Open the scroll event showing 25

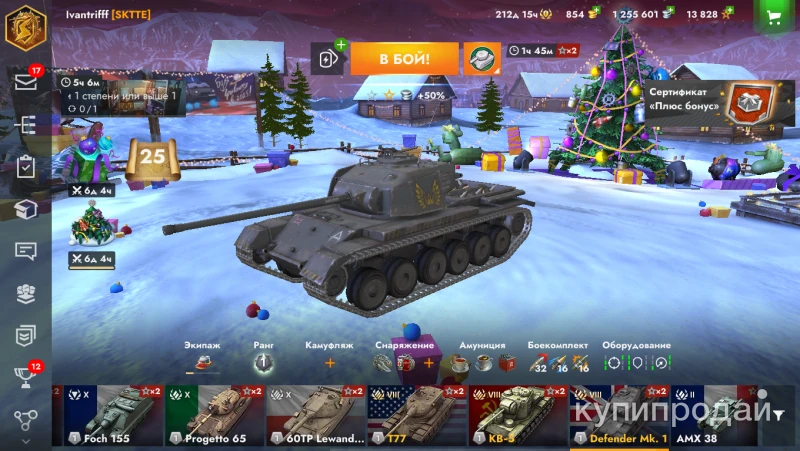[152, 158]
